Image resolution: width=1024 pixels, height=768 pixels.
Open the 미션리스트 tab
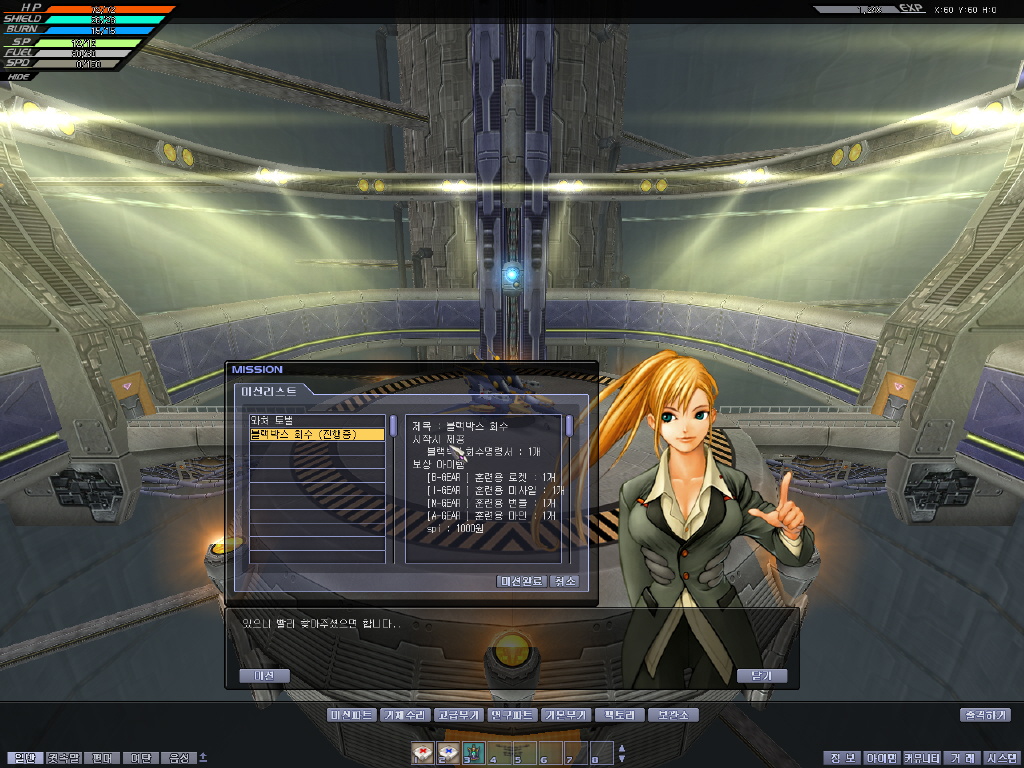pyautogui.click(x=270, y=390)
